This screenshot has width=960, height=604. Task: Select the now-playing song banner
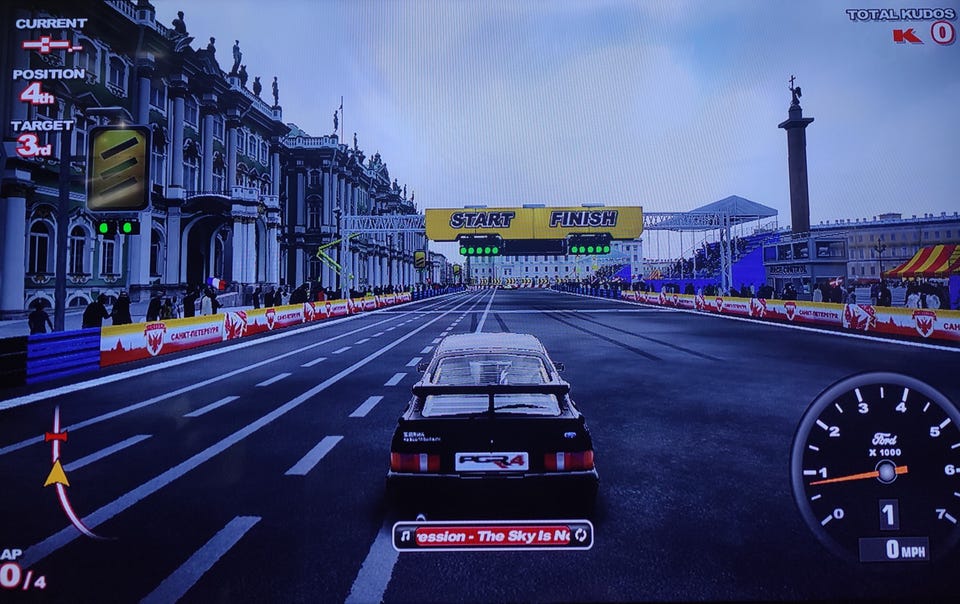492,535
